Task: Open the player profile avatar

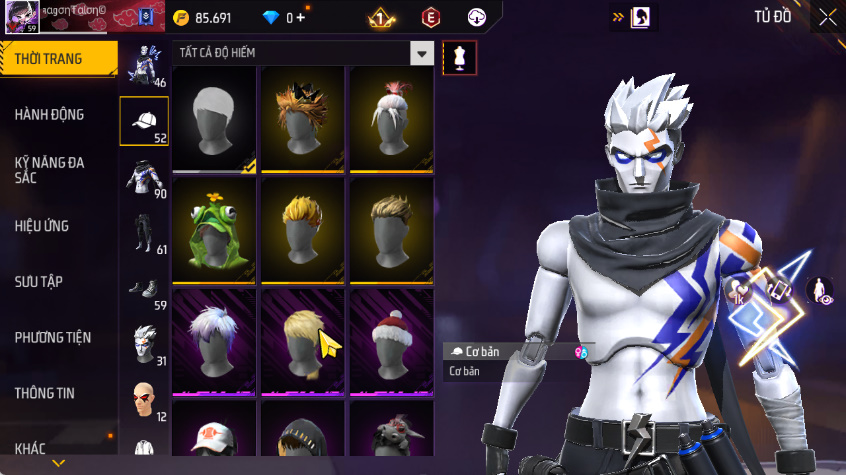Action: point(21,16)
